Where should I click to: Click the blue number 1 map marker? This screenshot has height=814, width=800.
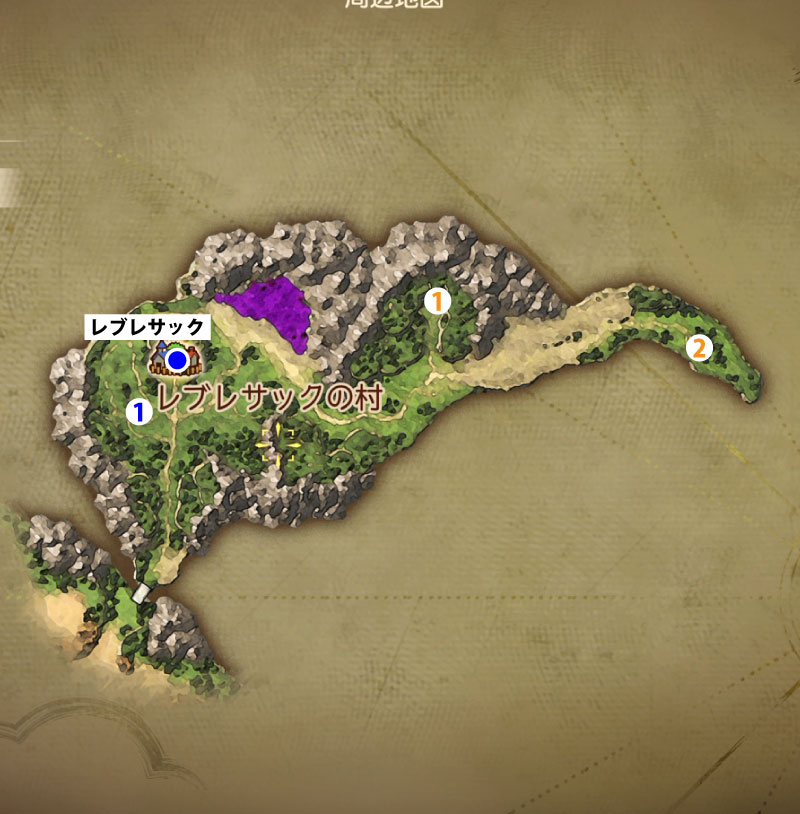138,409
